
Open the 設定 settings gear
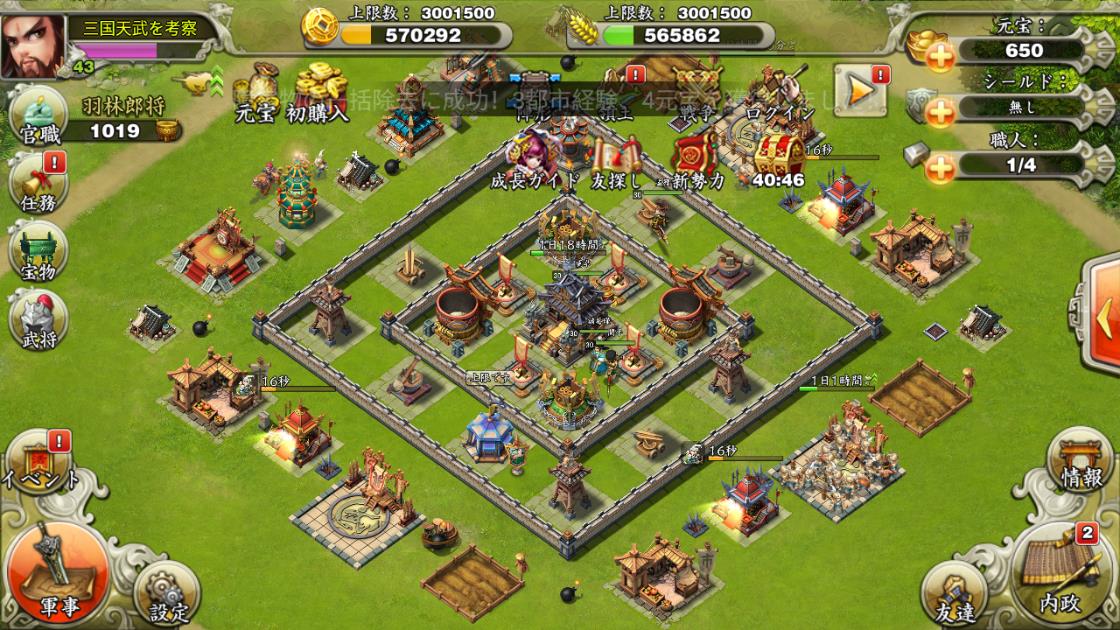(x=160, y=595)
